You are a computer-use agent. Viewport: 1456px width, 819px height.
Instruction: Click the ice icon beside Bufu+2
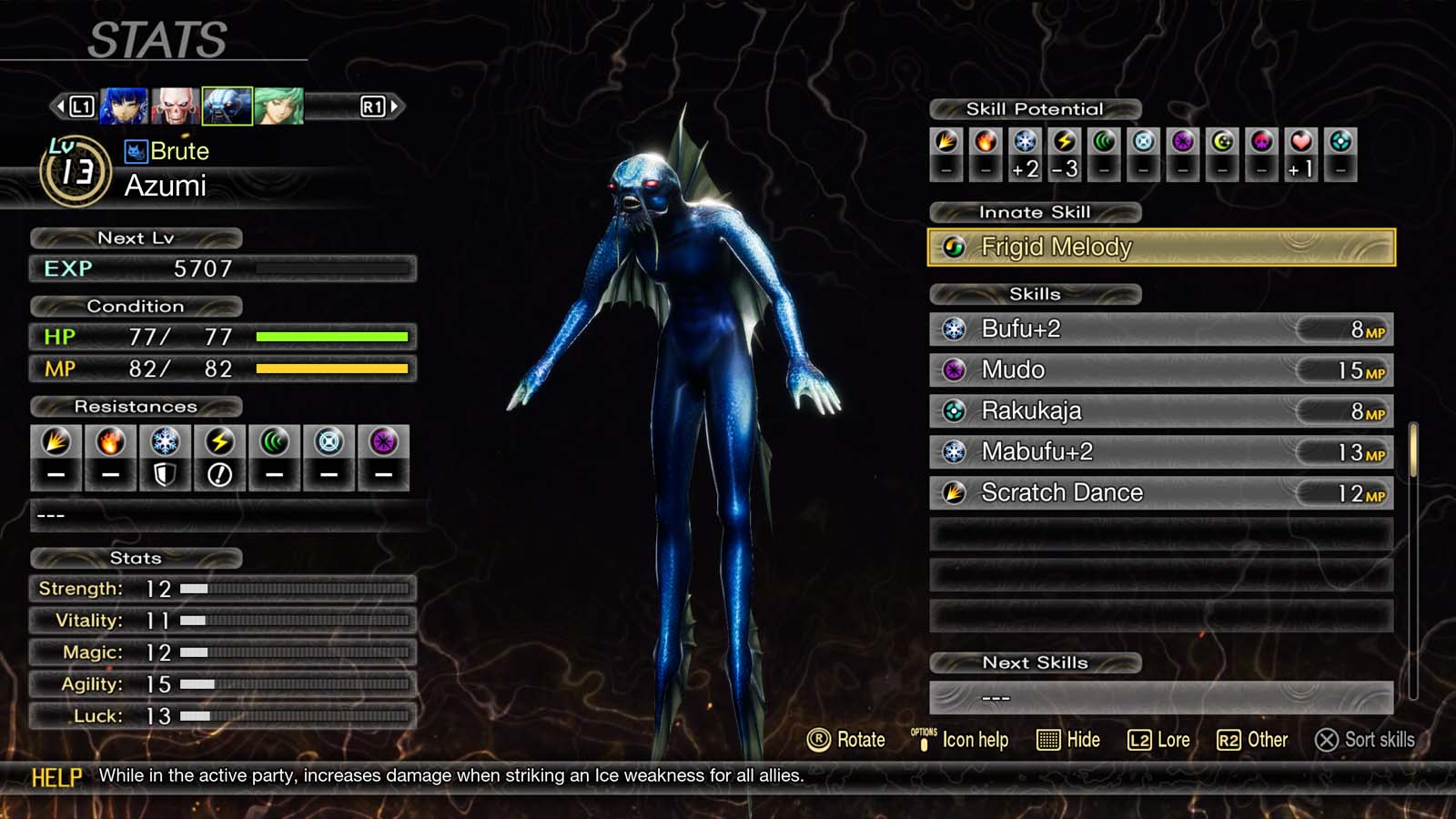pos(953,329)
